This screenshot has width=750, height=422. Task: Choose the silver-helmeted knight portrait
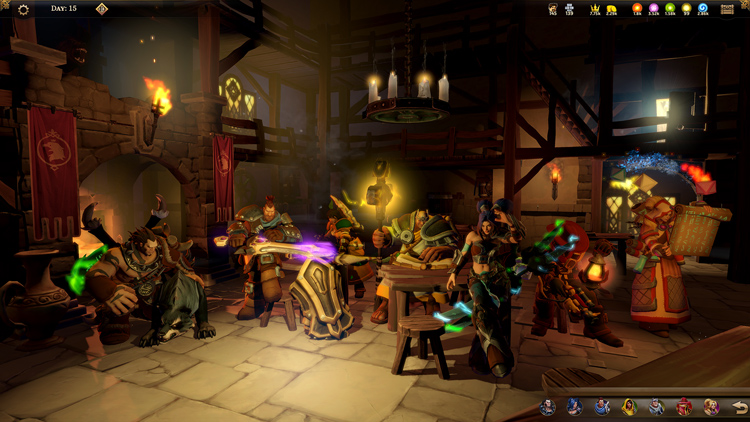(x=656, y=407)
